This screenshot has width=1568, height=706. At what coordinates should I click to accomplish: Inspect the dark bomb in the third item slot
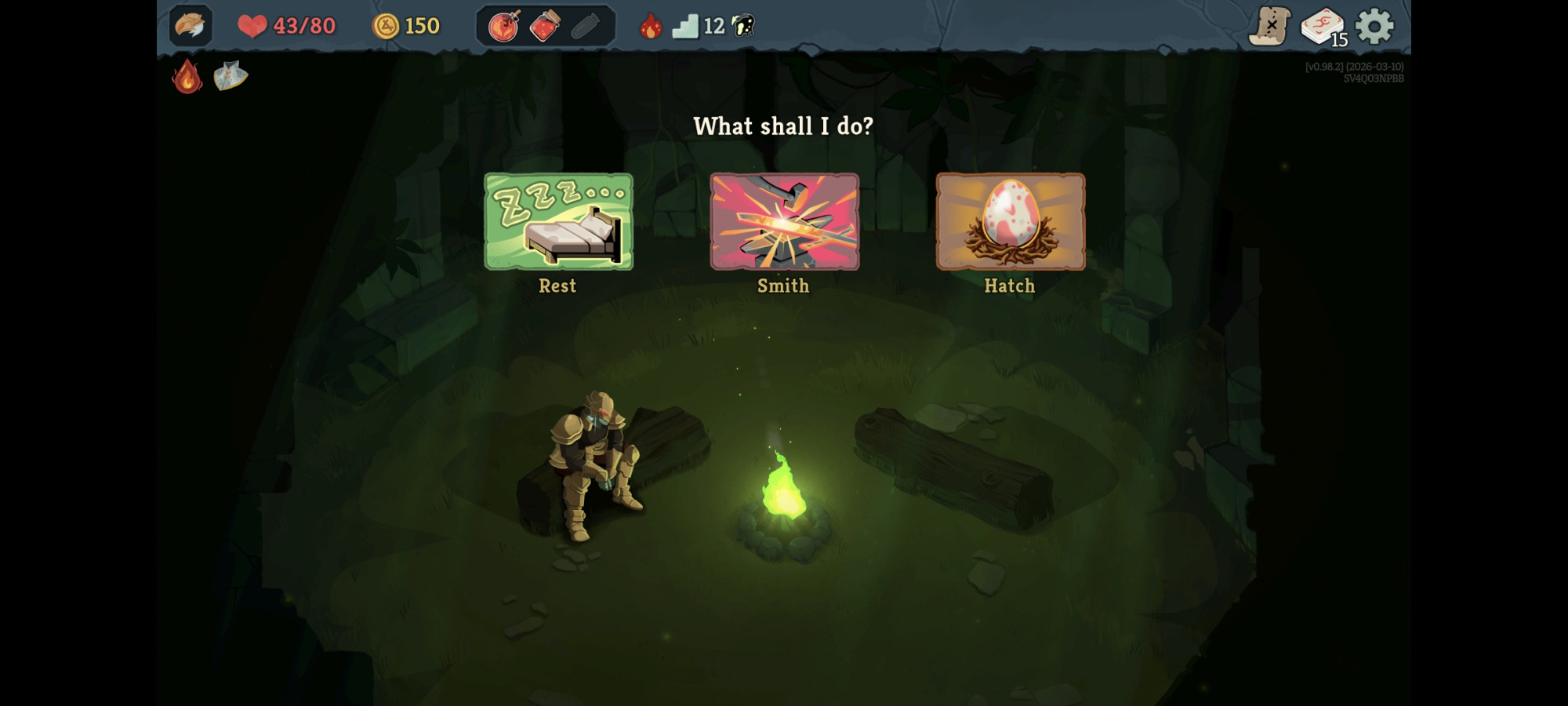(x=585, y=26)
